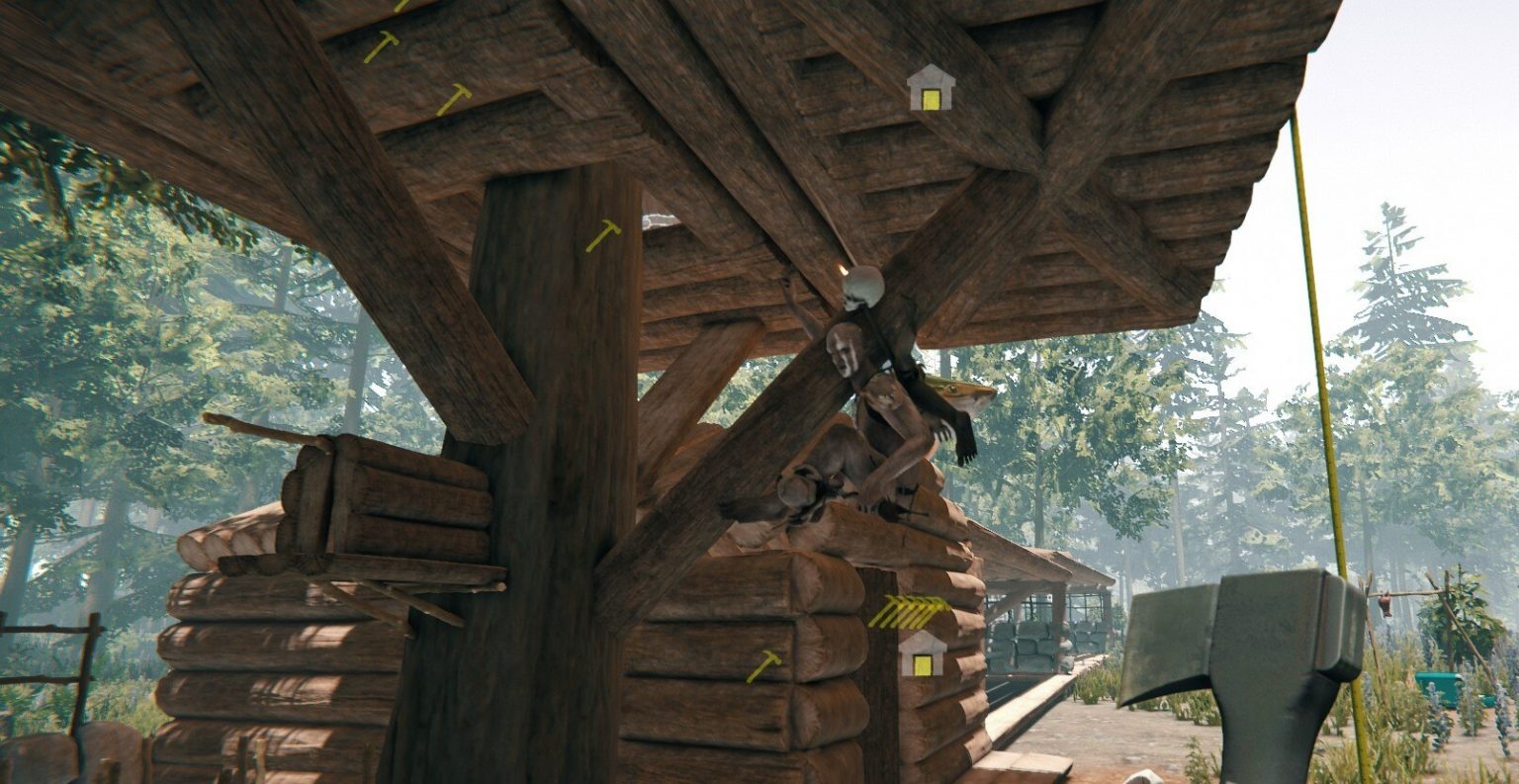Viewport: 1519px width, 784px height.
Task: Click the shelter house icon under the roof
Action: 930,89
